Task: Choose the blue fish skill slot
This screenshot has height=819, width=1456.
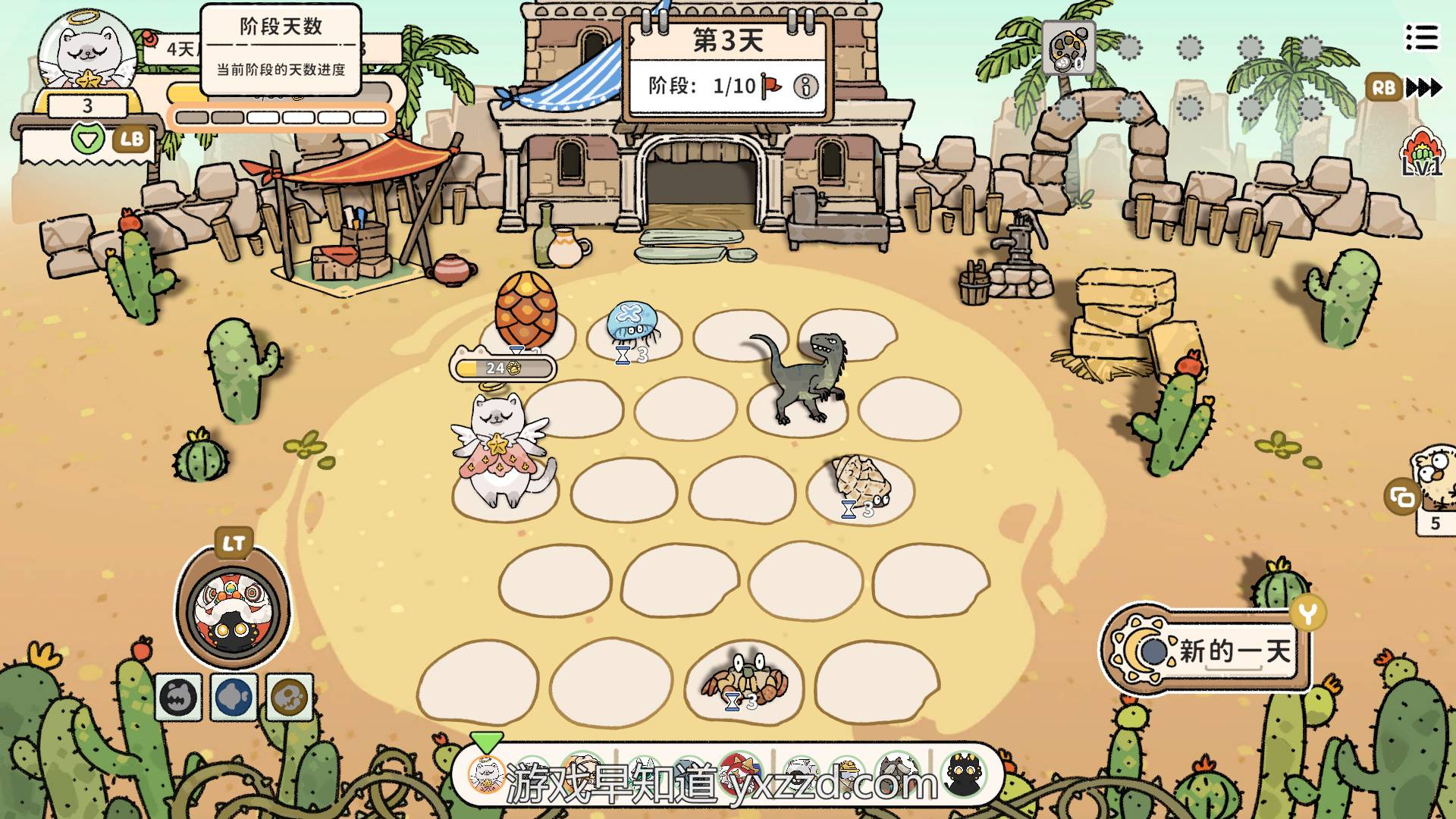Action: pos(234,697)
